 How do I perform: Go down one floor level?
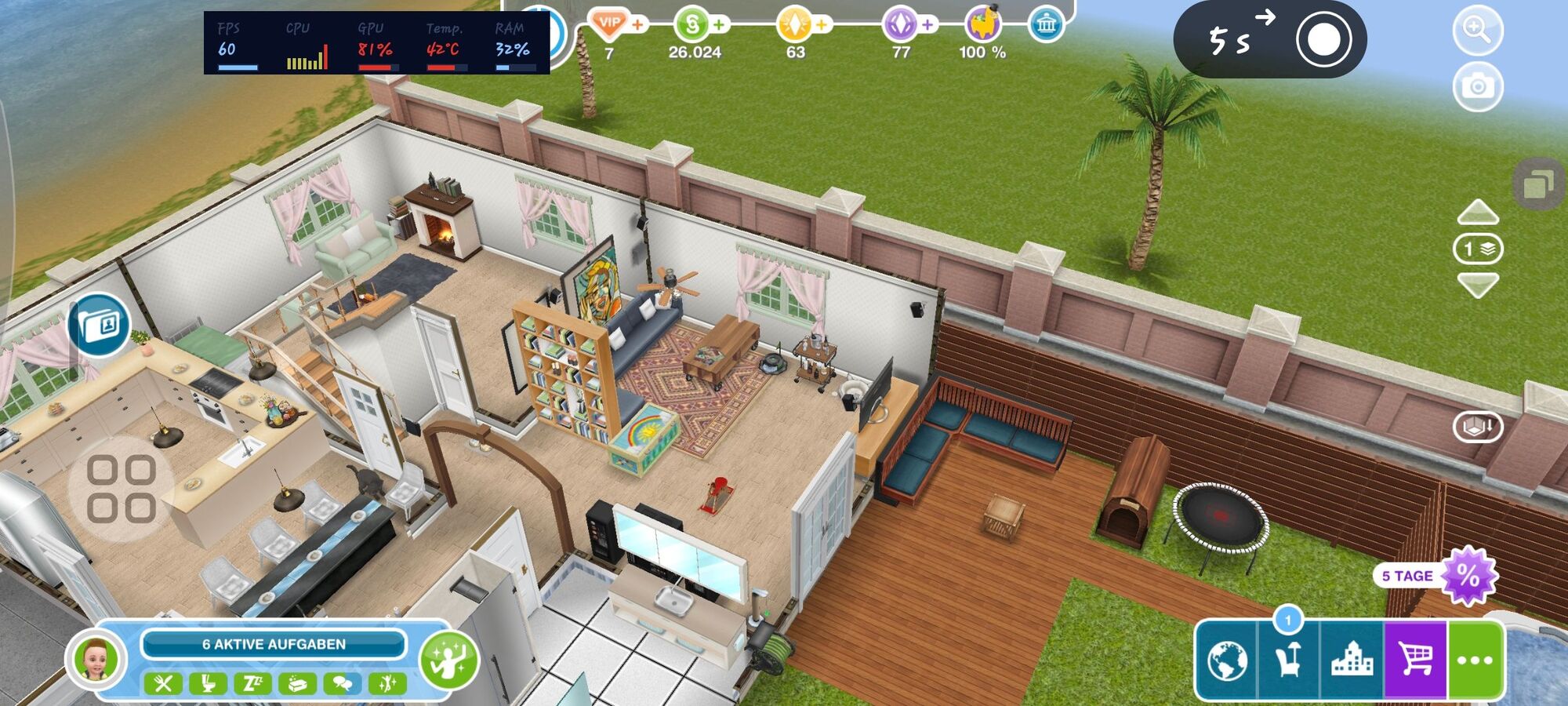[x=1478, y=285]
